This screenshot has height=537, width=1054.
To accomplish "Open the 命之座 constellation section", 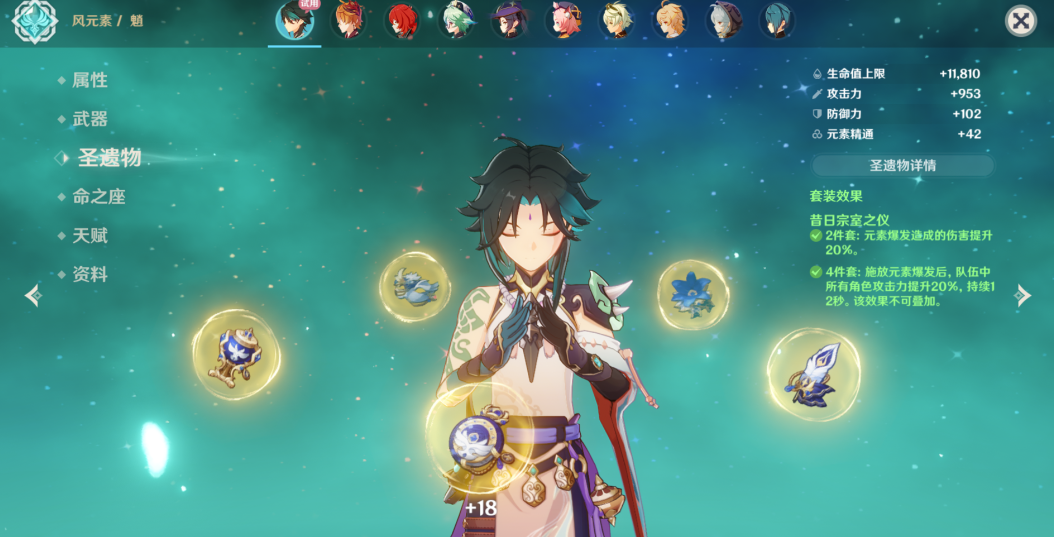I will tap(98, 197).
